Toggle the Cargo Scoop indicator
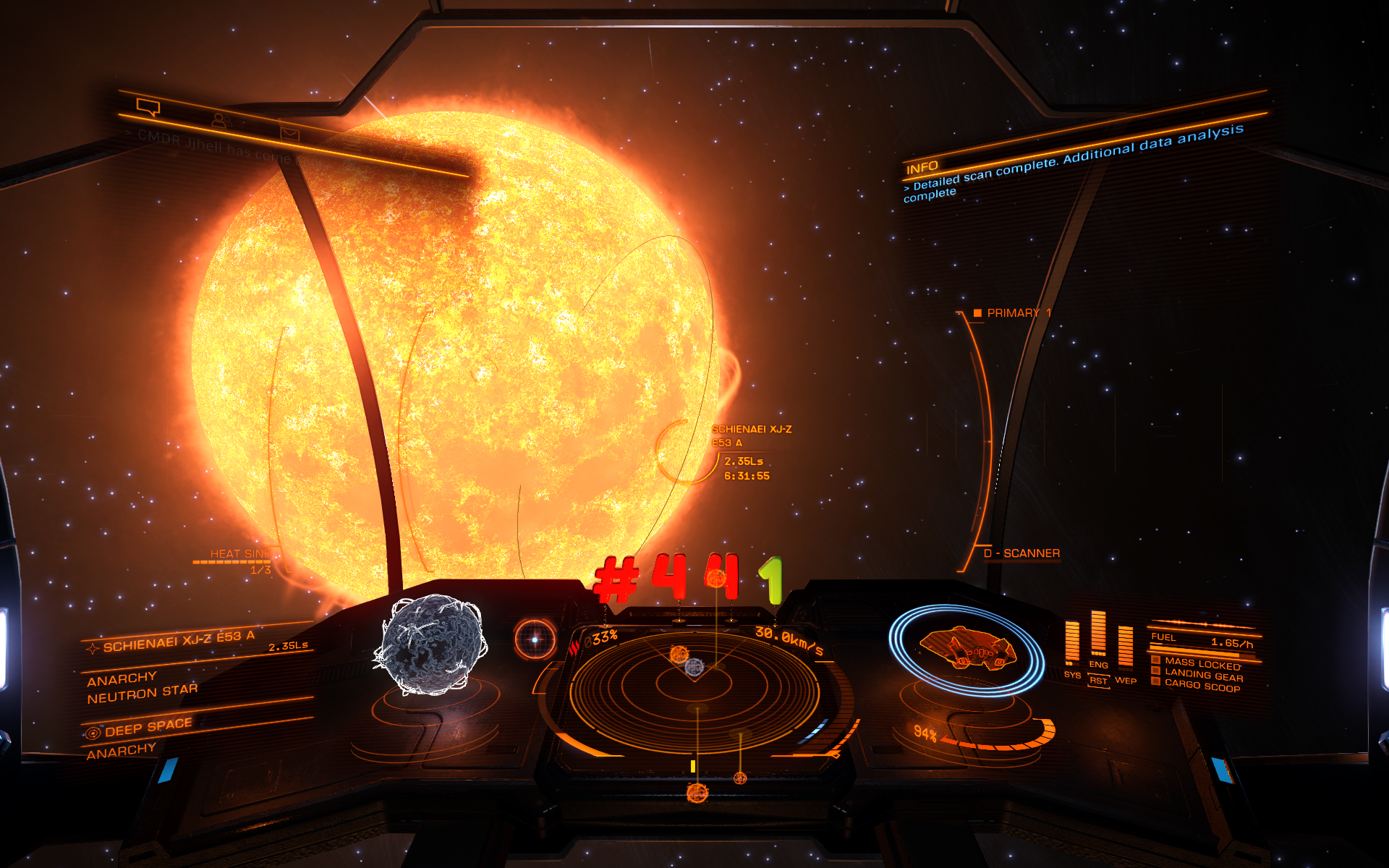1389x868 pixels. coord(1202,686)
